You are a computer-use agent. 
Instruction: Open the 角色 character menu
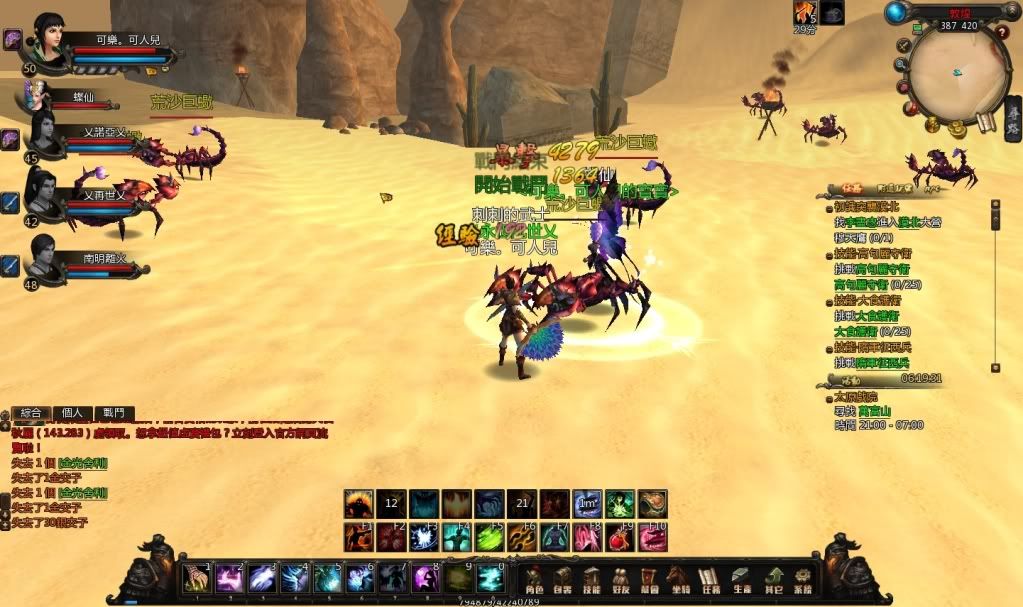(x=534, y=579)
